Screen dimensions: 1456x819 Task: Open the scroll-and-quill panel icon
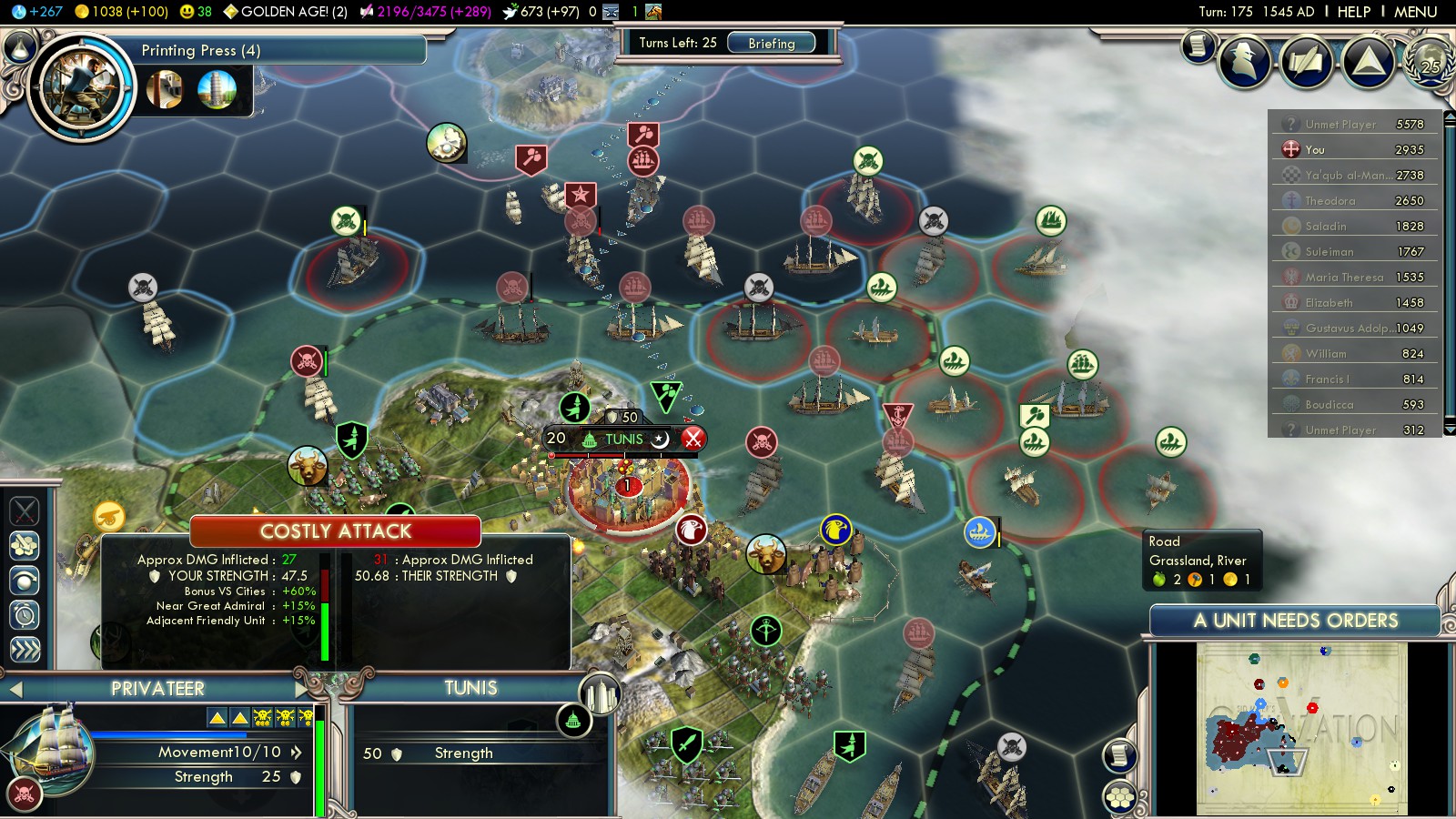[x=1307, y=61]
